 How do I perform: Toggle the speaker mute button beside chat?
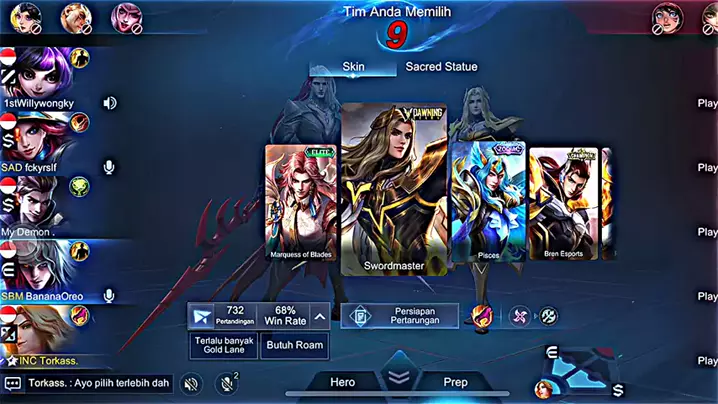[x=193, y=383]
